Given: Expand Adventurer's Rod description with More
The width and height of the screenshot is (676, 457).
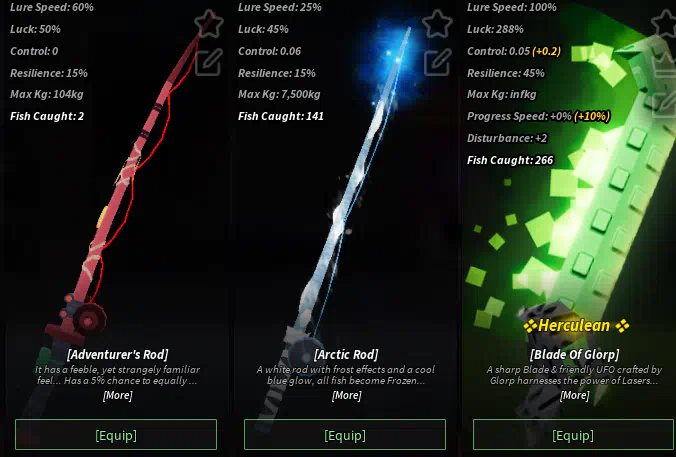Looking at the screenshot, I should coord(117,395).
